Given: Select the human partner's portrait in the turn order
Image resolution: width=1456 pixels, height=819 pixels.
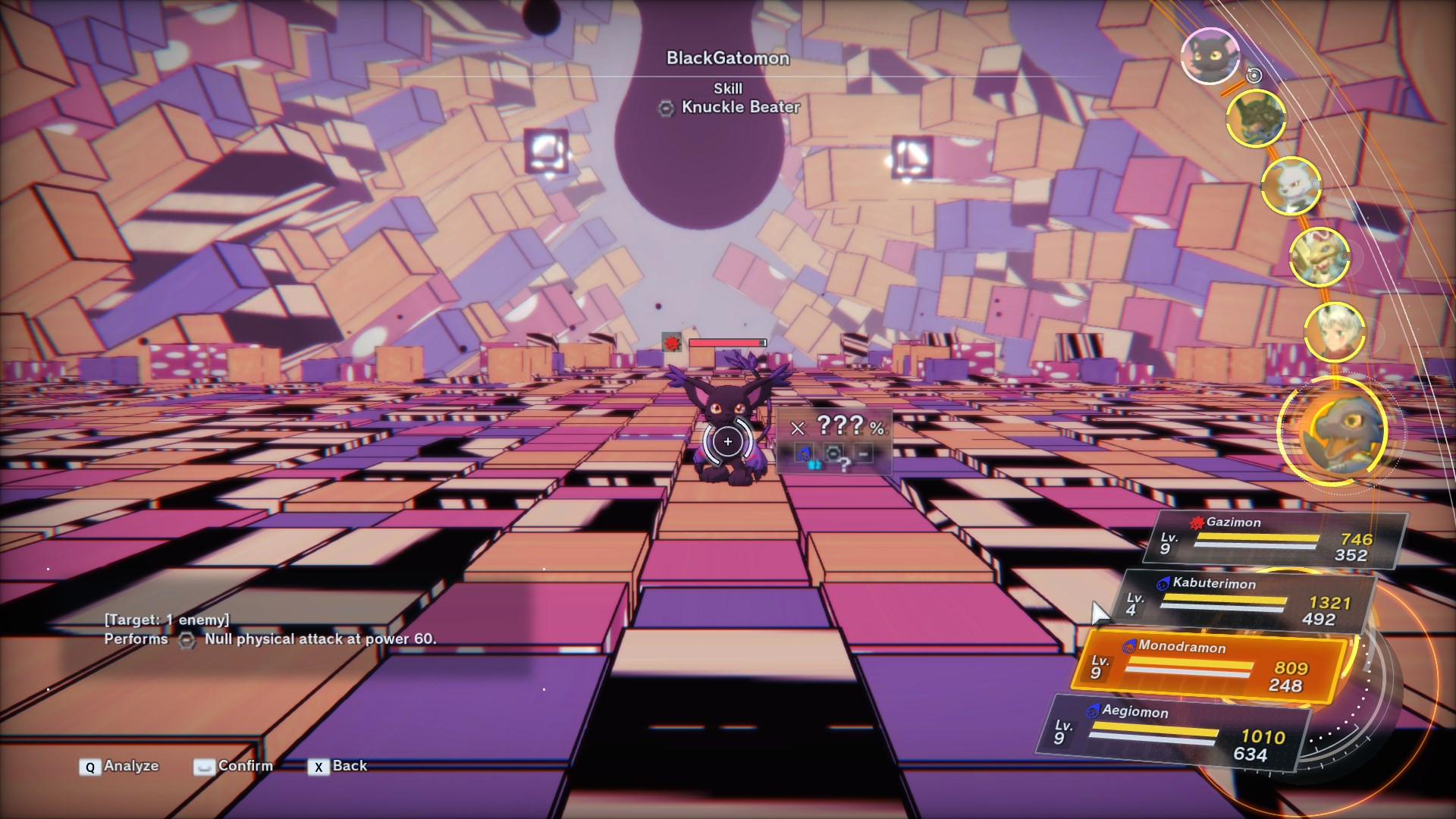Looking at the screenshot, I should point(1335,331).
